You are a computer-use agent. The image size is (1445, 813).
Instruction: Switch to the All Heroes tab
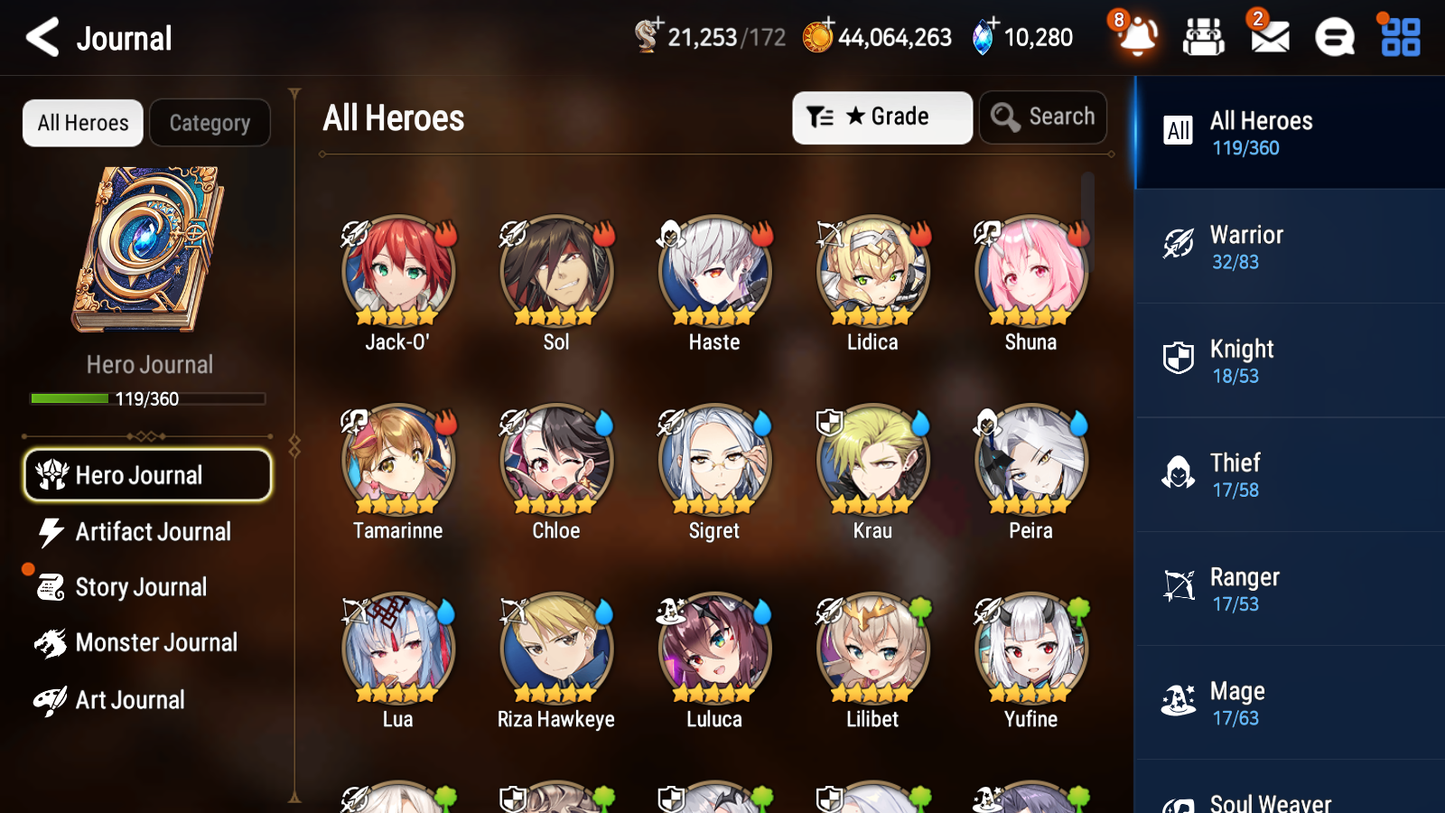click(82, 122)
